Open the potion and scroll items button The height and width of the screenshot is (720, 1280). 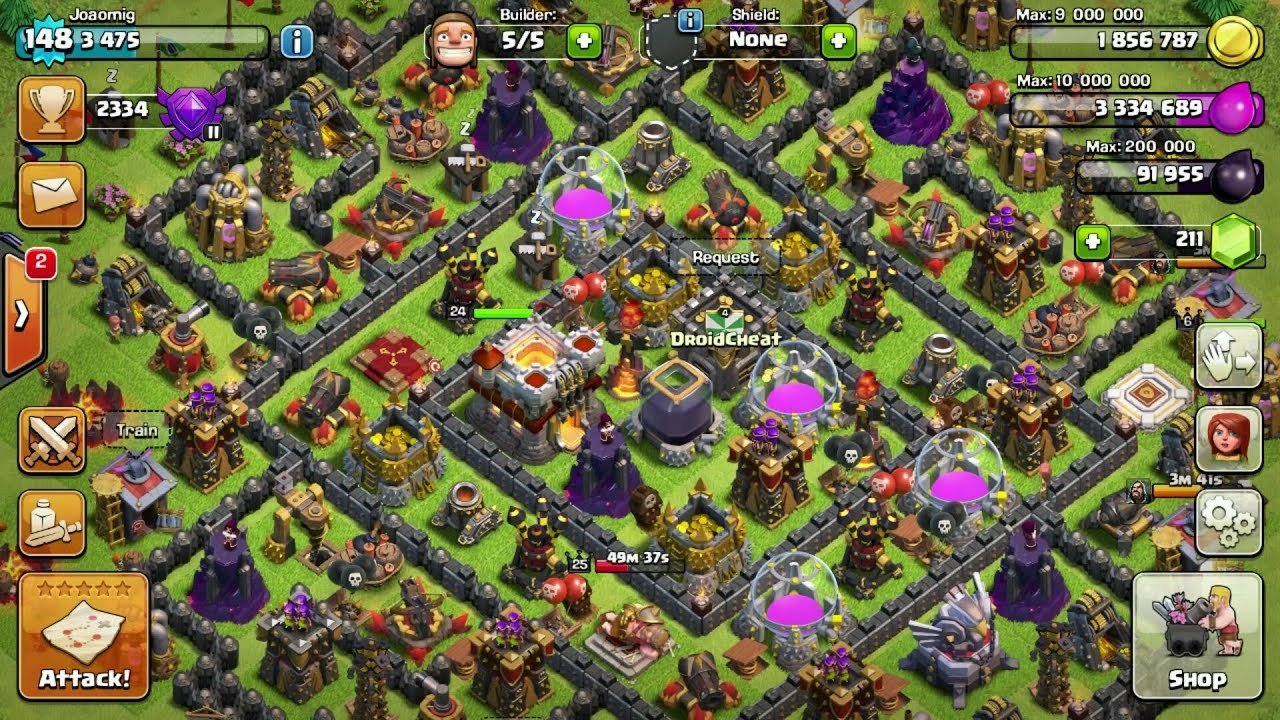pos(51,524)
